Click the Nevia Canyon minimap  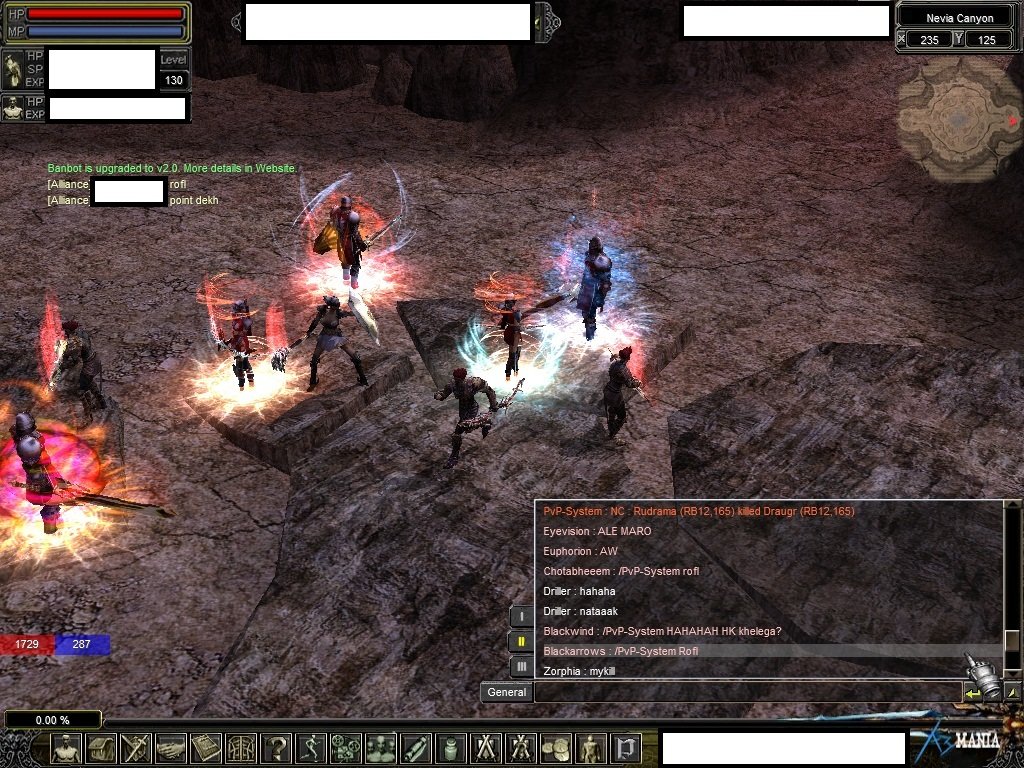(957, 120)
